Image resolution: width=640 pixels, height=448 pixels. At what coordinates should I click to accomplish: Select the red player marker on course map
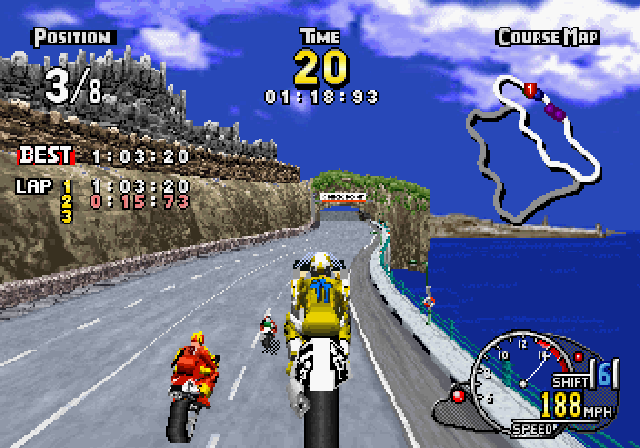tap(530, 90)
